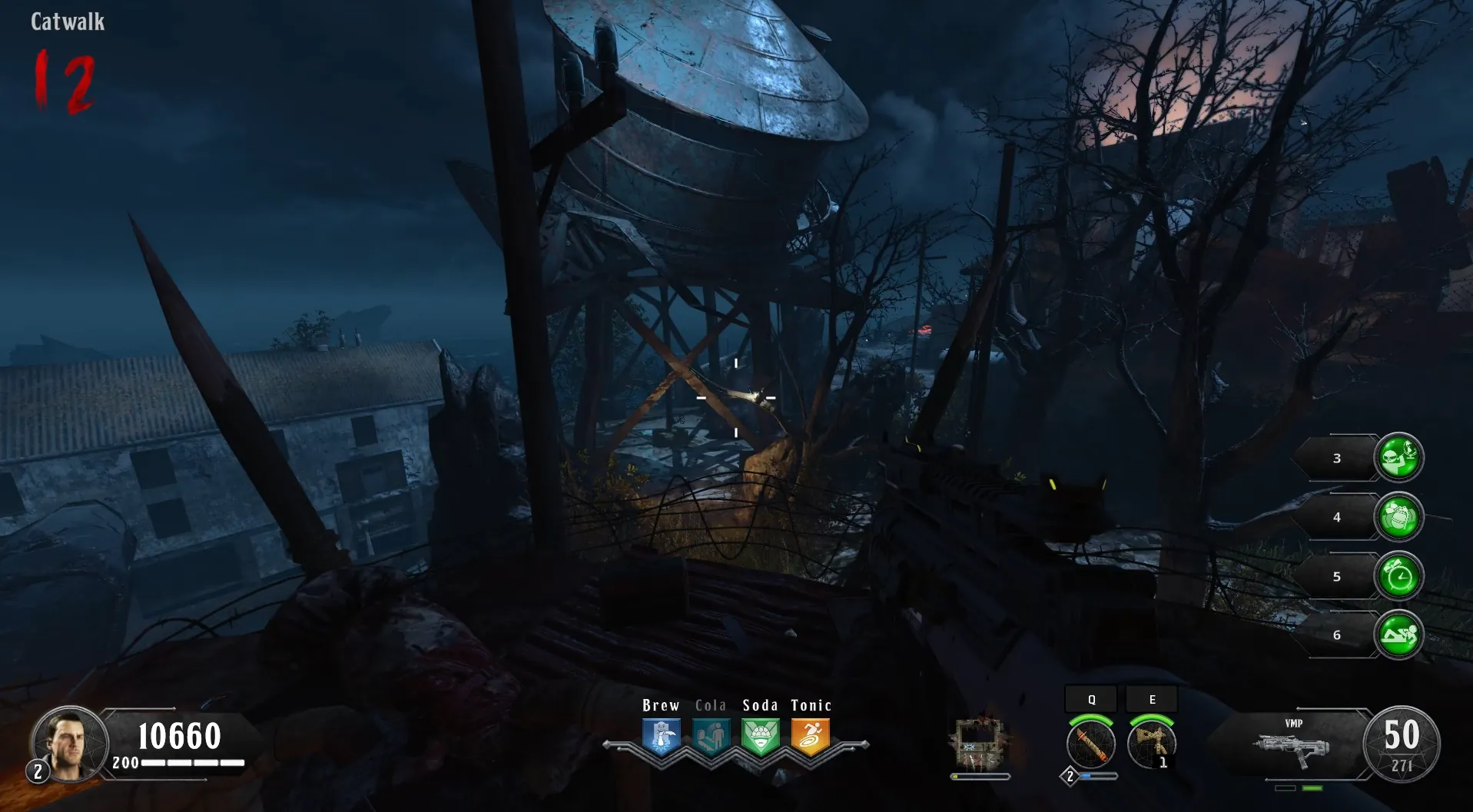Select the blue Brew perk icon
Image resolution: width=1473 pixels, height=812 pixels.
(x=661, y=736)
